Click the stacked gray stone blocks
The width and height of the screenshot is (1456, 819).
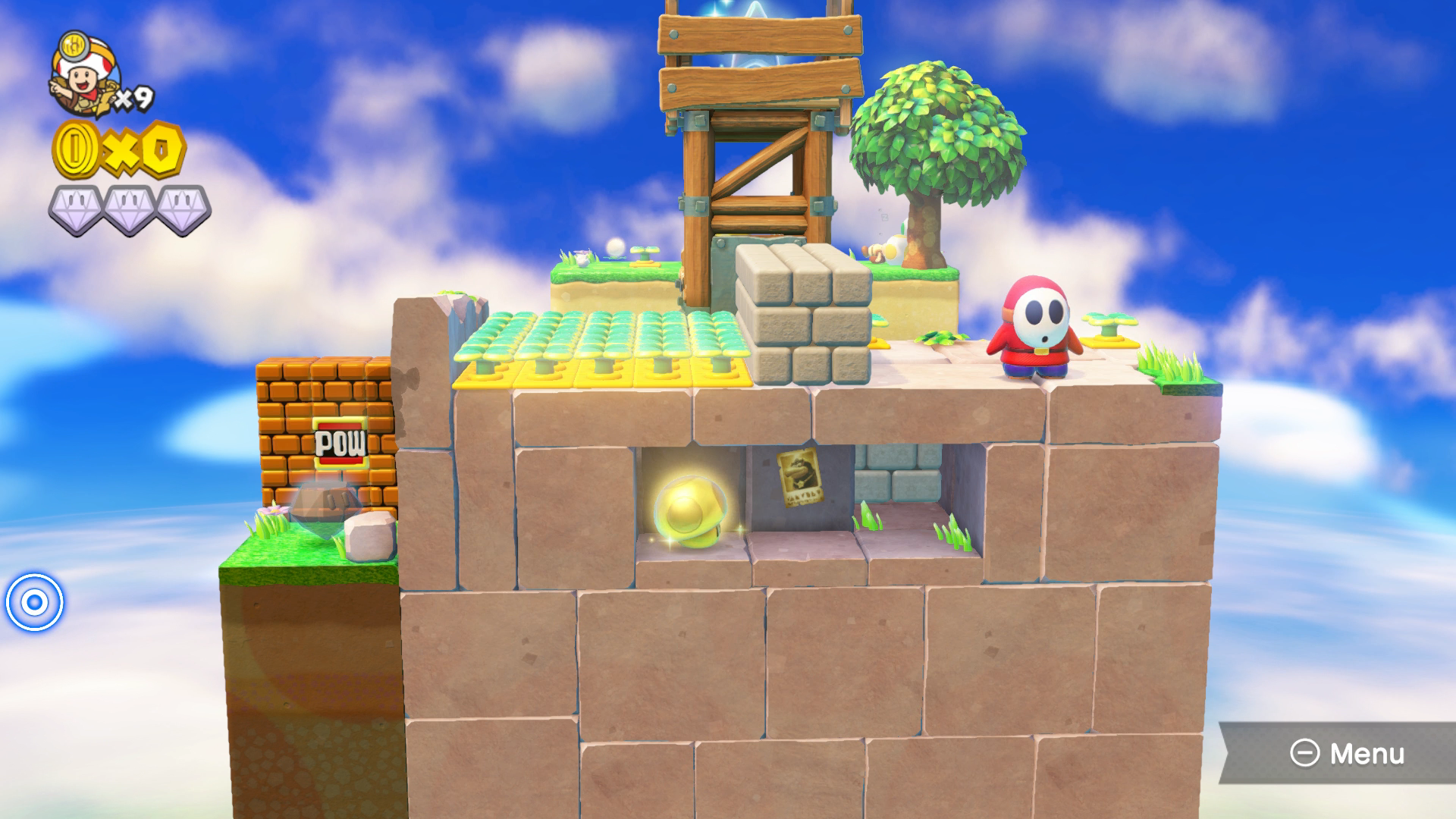804,318
